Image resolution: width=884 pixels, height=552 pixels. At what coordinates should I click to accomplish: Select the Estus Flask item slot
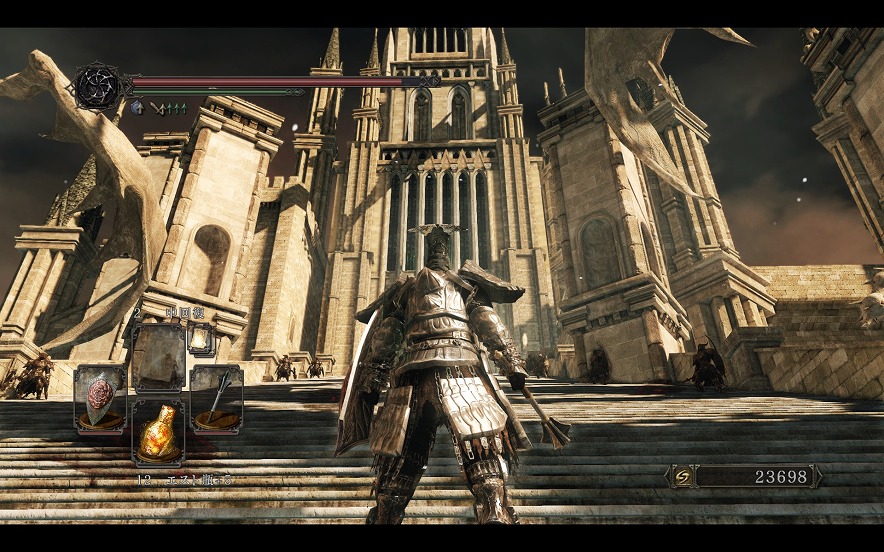point(158,432)
